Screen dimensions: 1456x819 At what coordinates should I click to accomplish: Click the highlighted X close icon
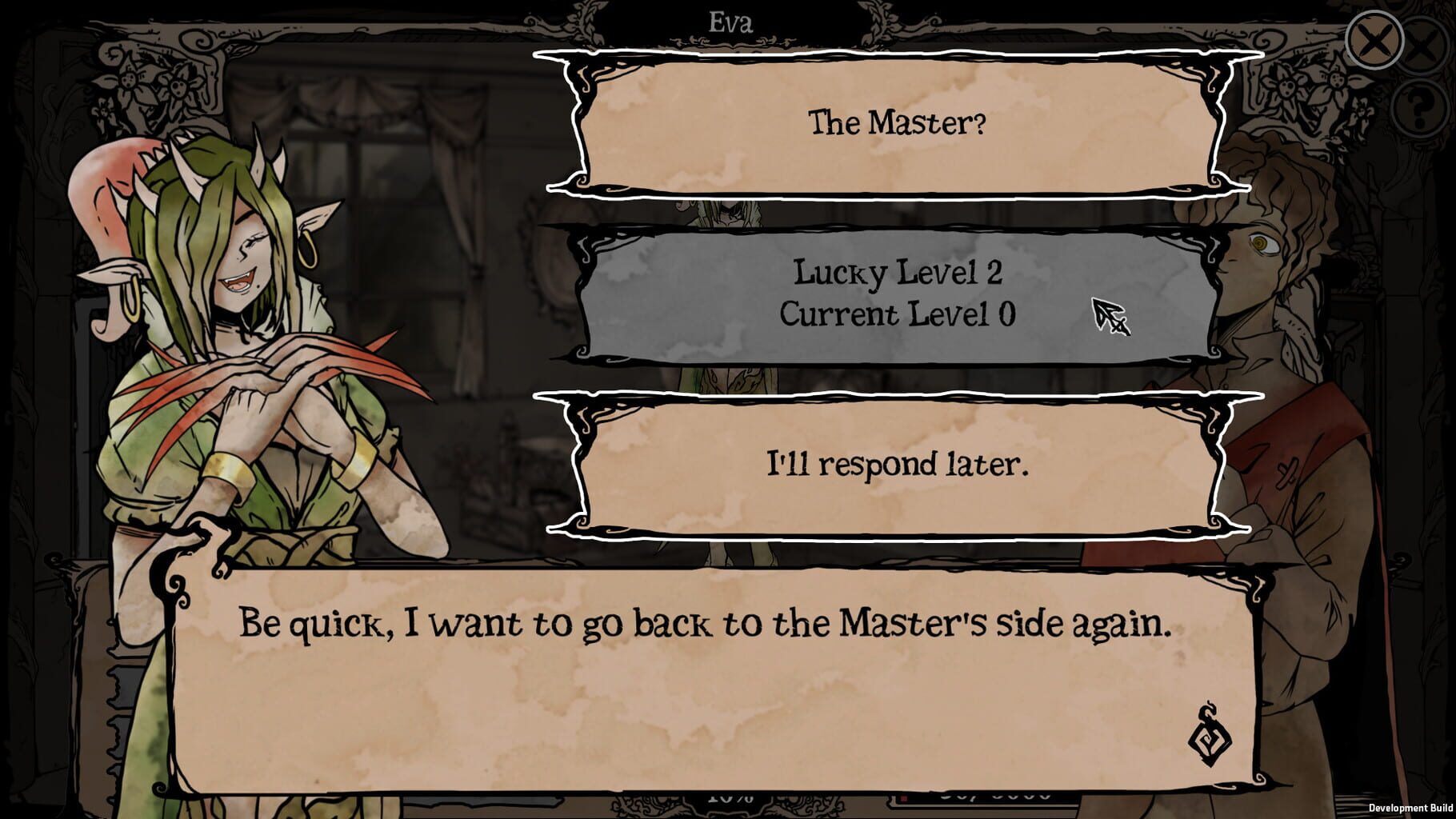pos(1374,39)
